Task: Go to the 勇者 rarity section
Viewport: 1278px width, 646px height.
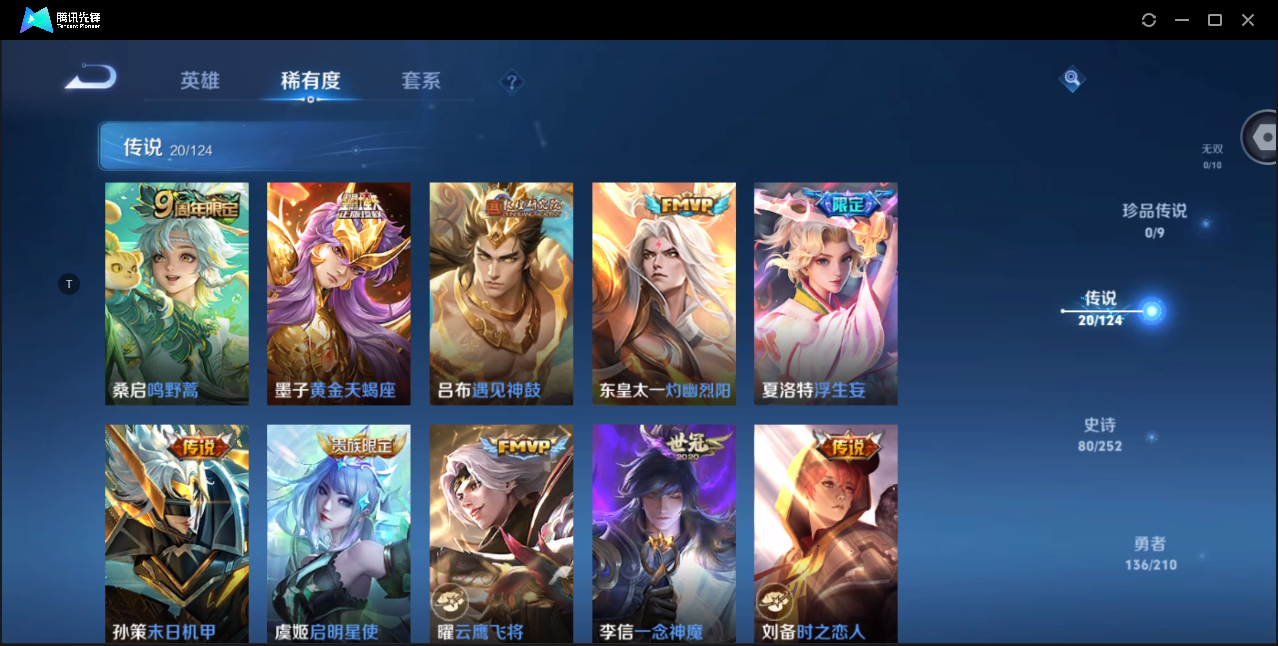Action: point(1150,553)
